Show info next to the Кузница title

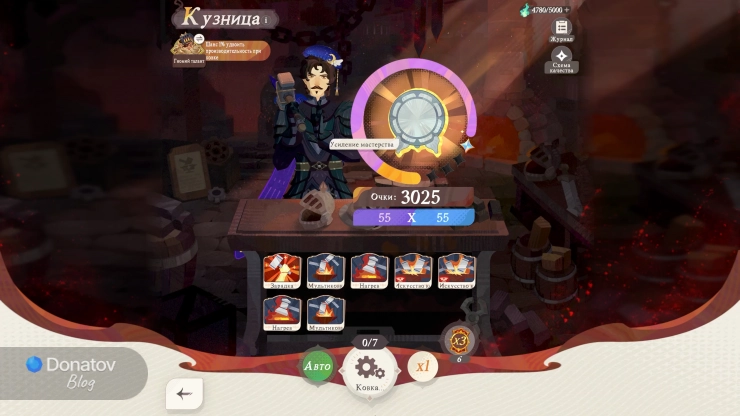click(266, 19)
